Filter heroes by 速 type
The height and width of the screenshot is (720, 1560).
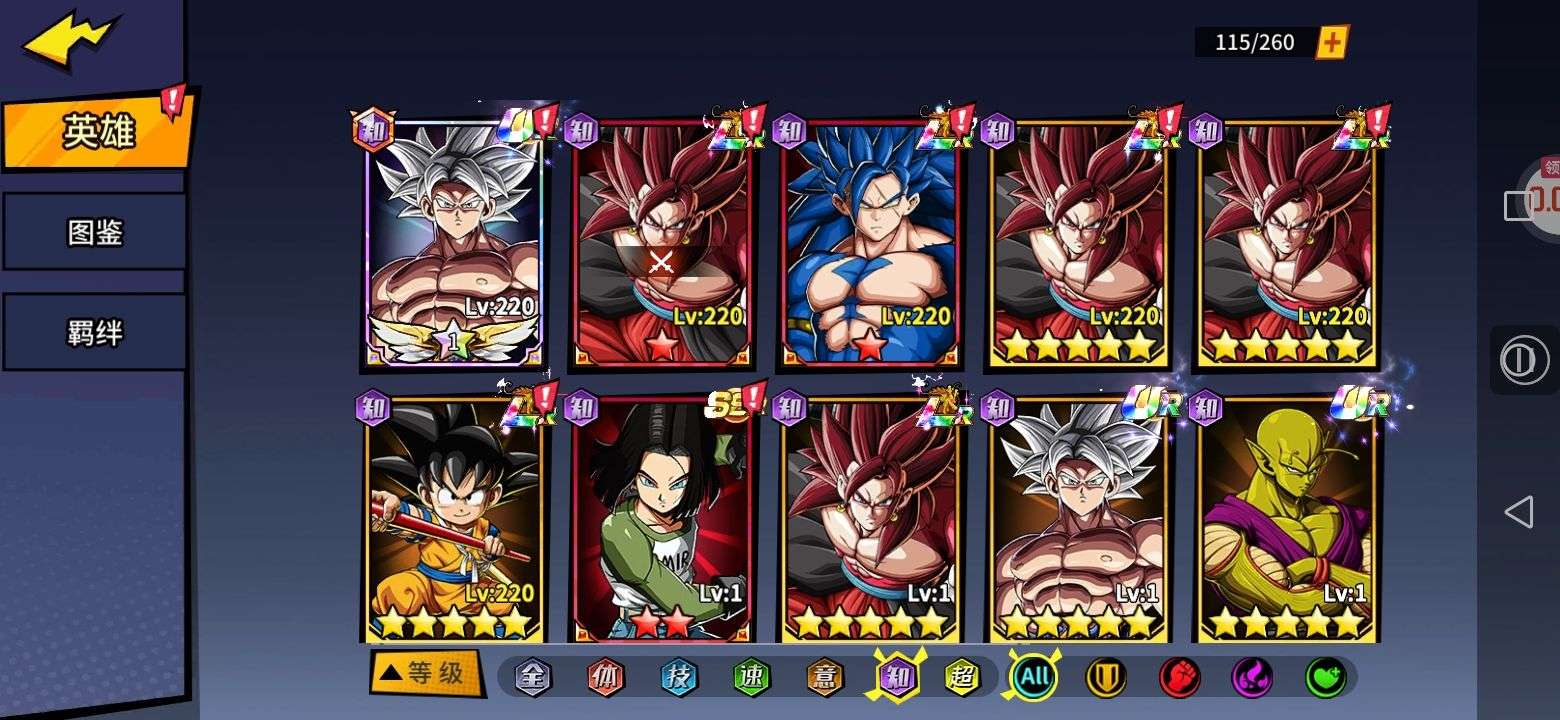752,677
